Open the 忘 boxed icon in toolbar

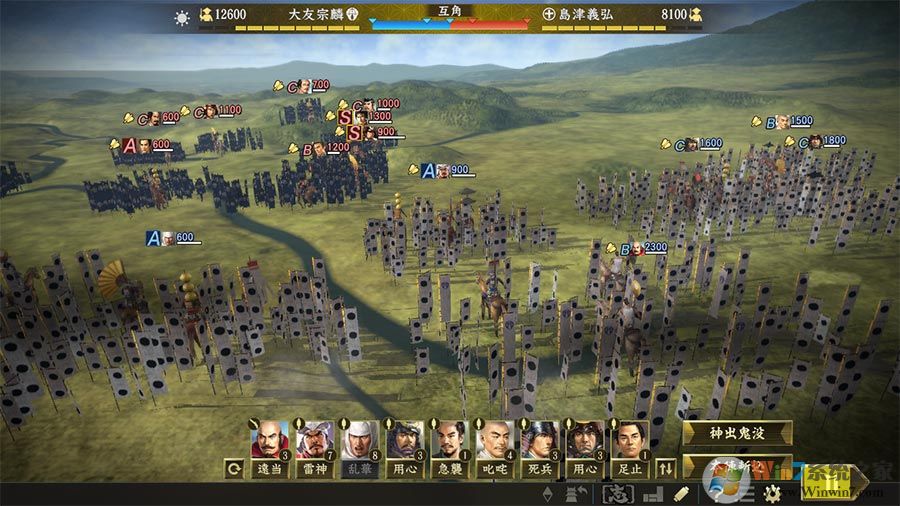615,494
